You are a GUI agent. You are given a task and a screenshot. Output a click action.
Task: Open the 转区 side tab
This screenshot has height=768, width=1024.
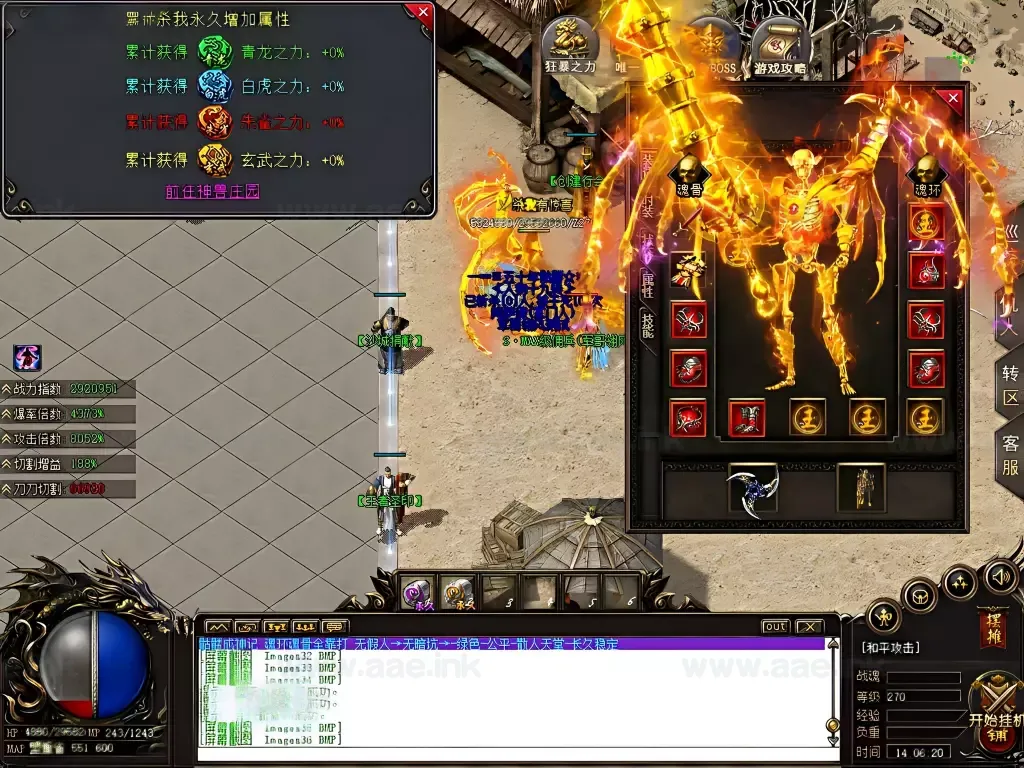click(1010, 385)
